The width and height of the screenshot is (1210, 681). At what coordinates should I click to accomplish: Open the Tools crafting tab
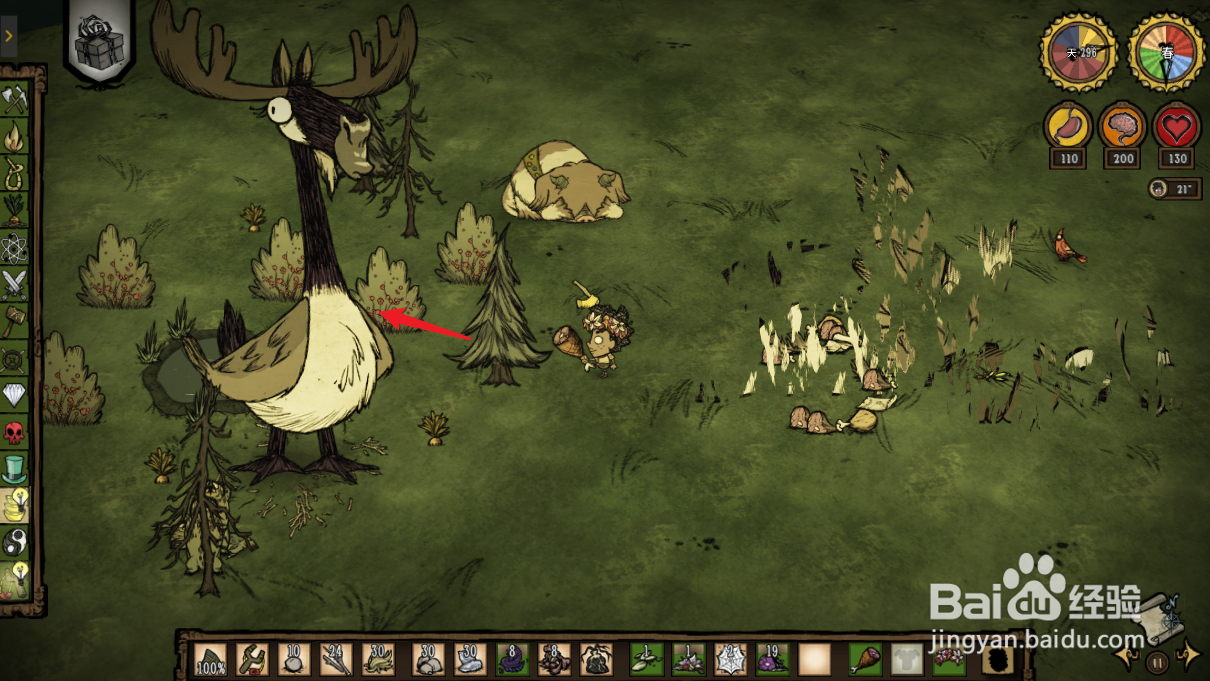(x=15, y=99)
